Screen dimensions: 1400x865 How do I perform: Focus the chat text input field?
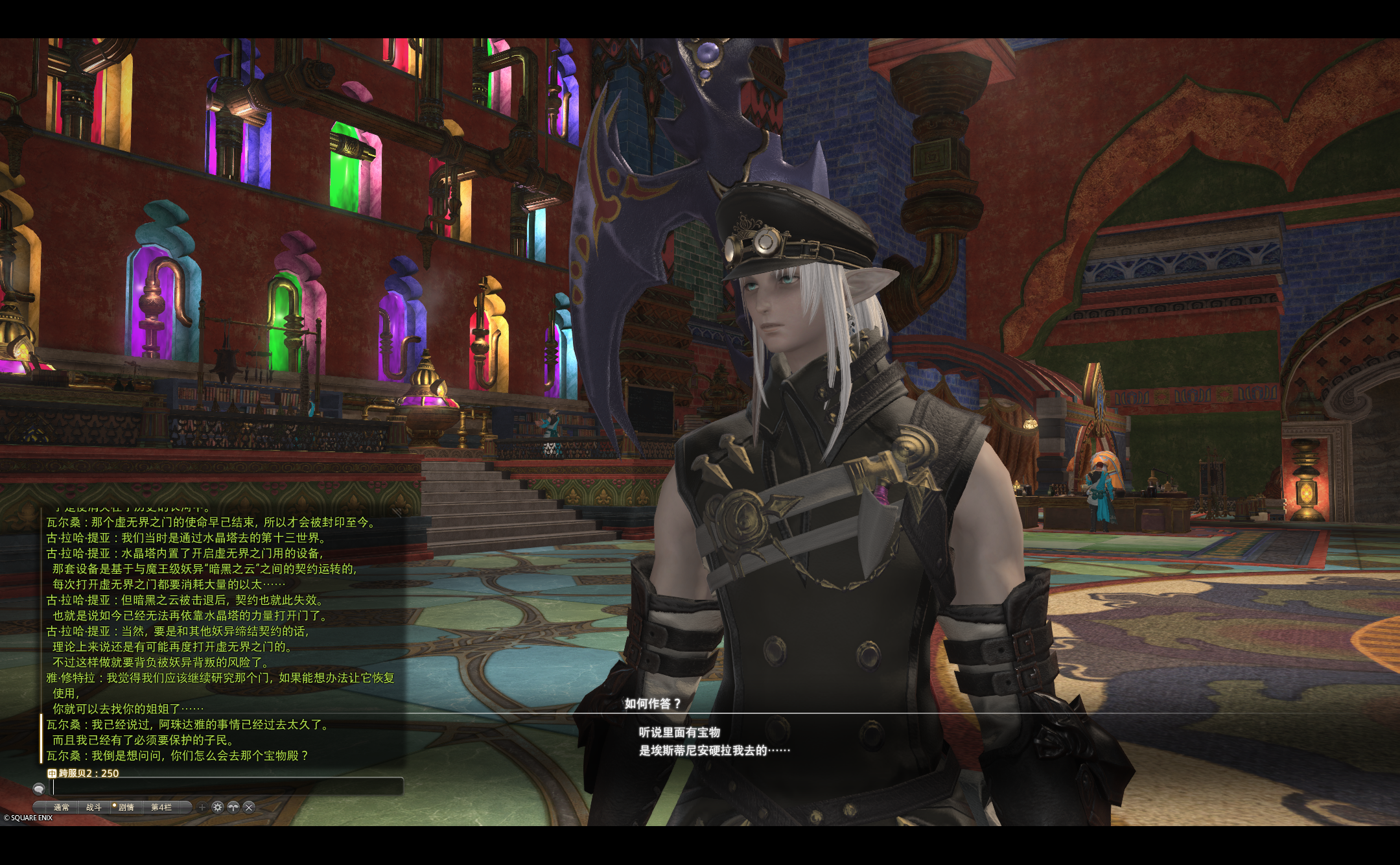pyautogui.click(x=227, y=787)
